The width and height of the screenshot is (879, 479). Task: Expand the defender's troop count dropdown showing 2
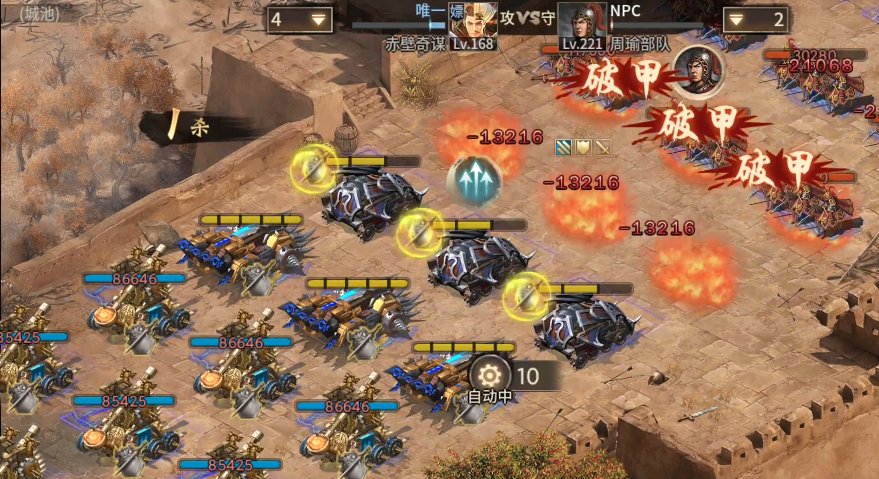click(756, 19)
